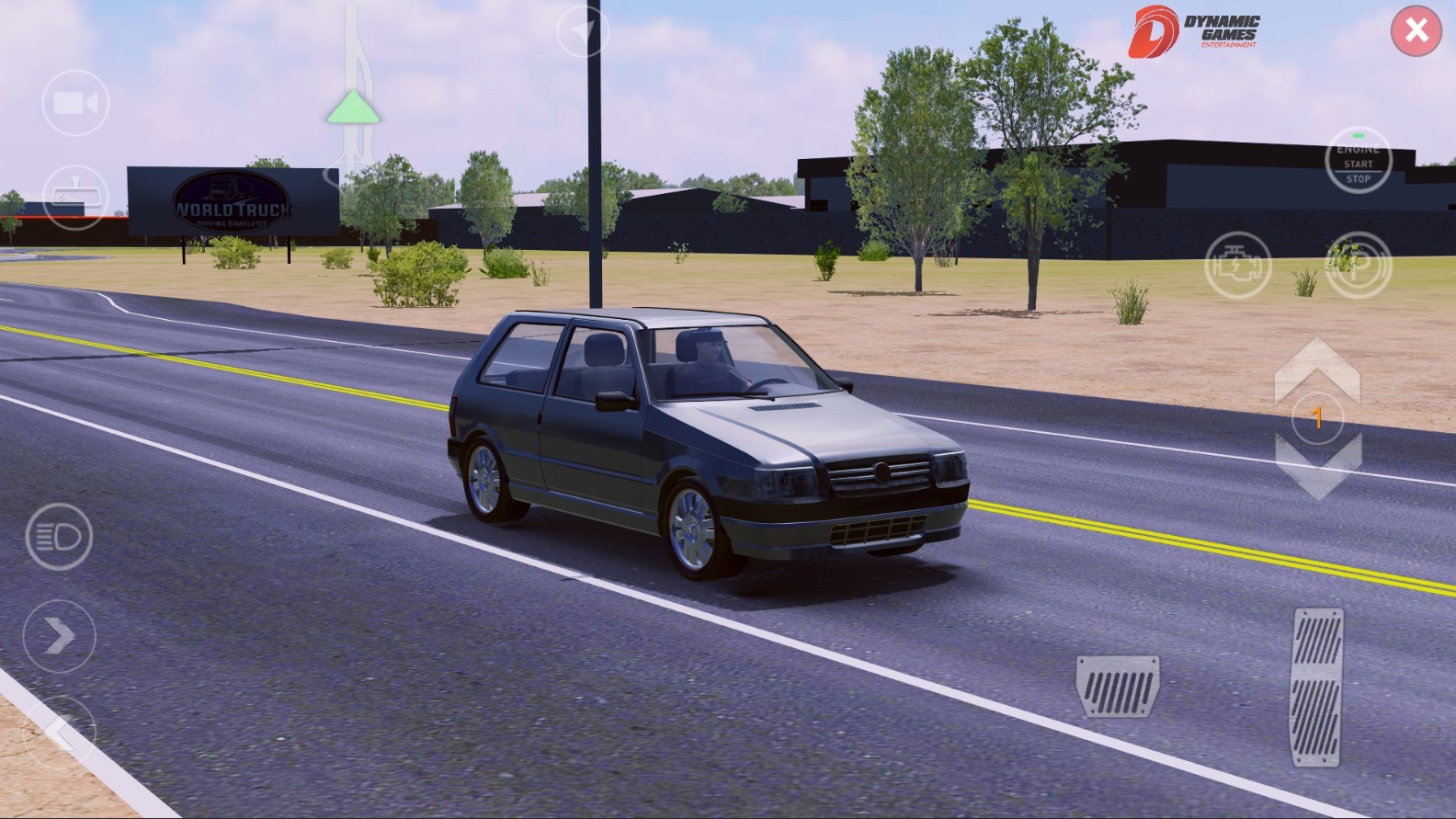The image size is (1456, 819).
Task: Toggle the headlights on
Action: (x=58, y=538)
